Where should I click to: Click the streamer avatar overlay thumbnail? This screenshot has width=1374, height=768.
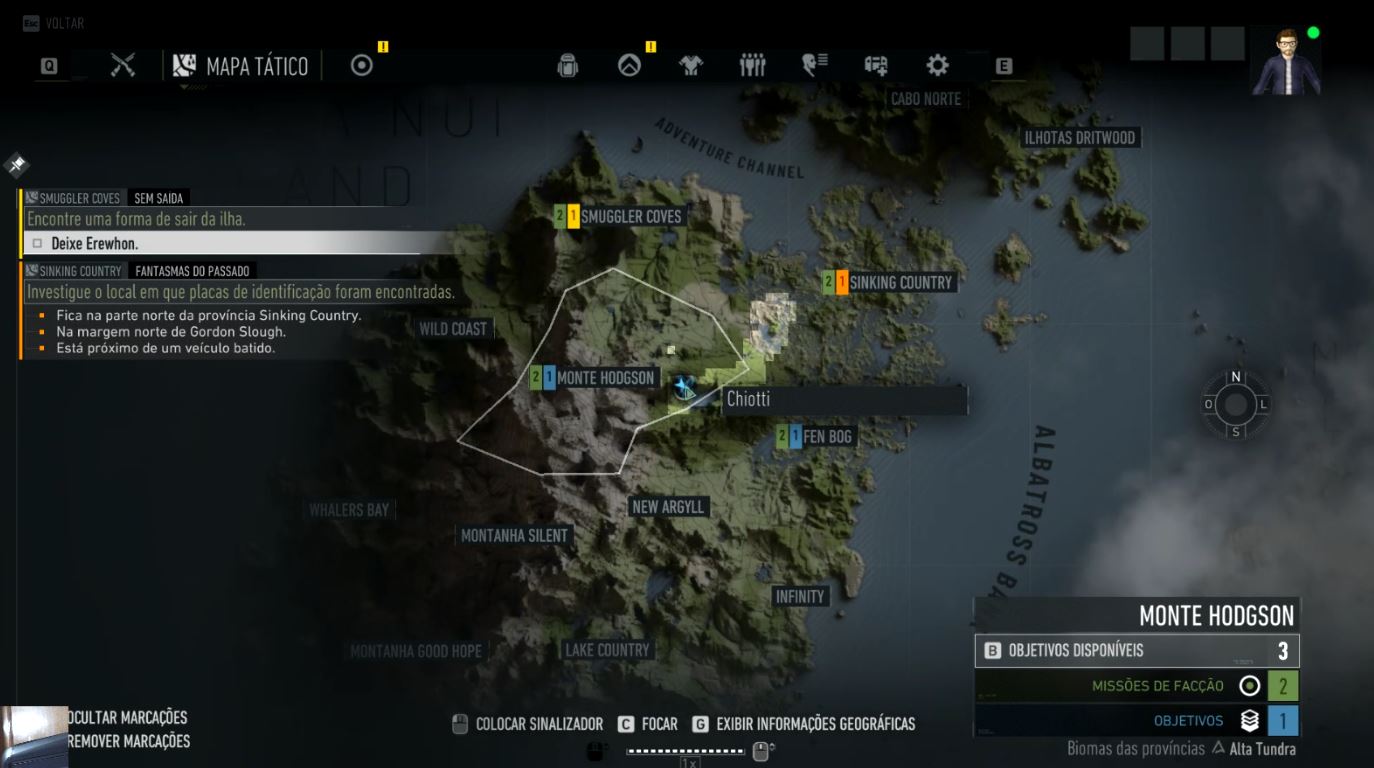(1287, 60)
